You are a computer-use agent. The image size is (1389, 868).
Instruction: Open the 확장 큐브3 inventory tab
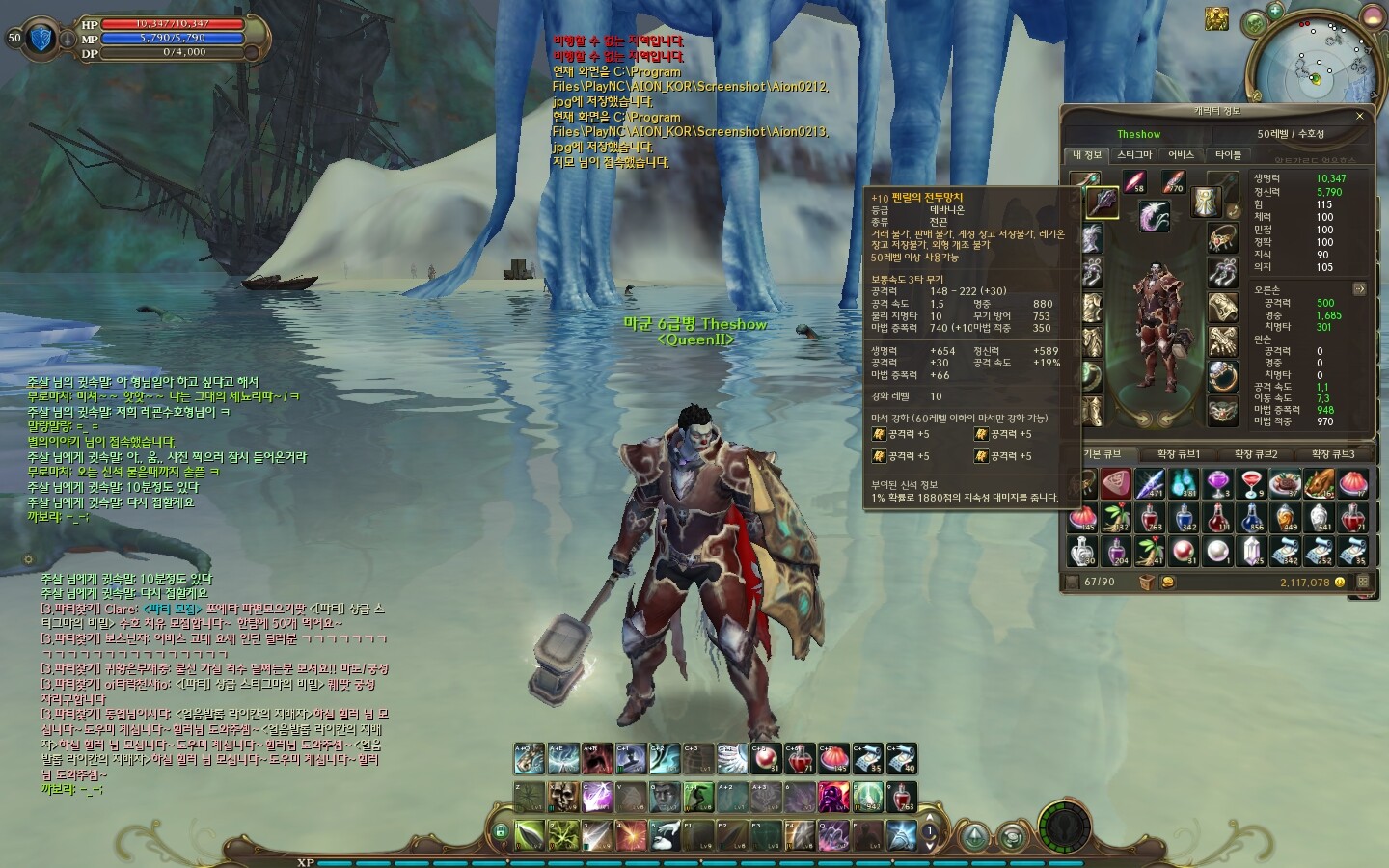[x=1332, y=454]
